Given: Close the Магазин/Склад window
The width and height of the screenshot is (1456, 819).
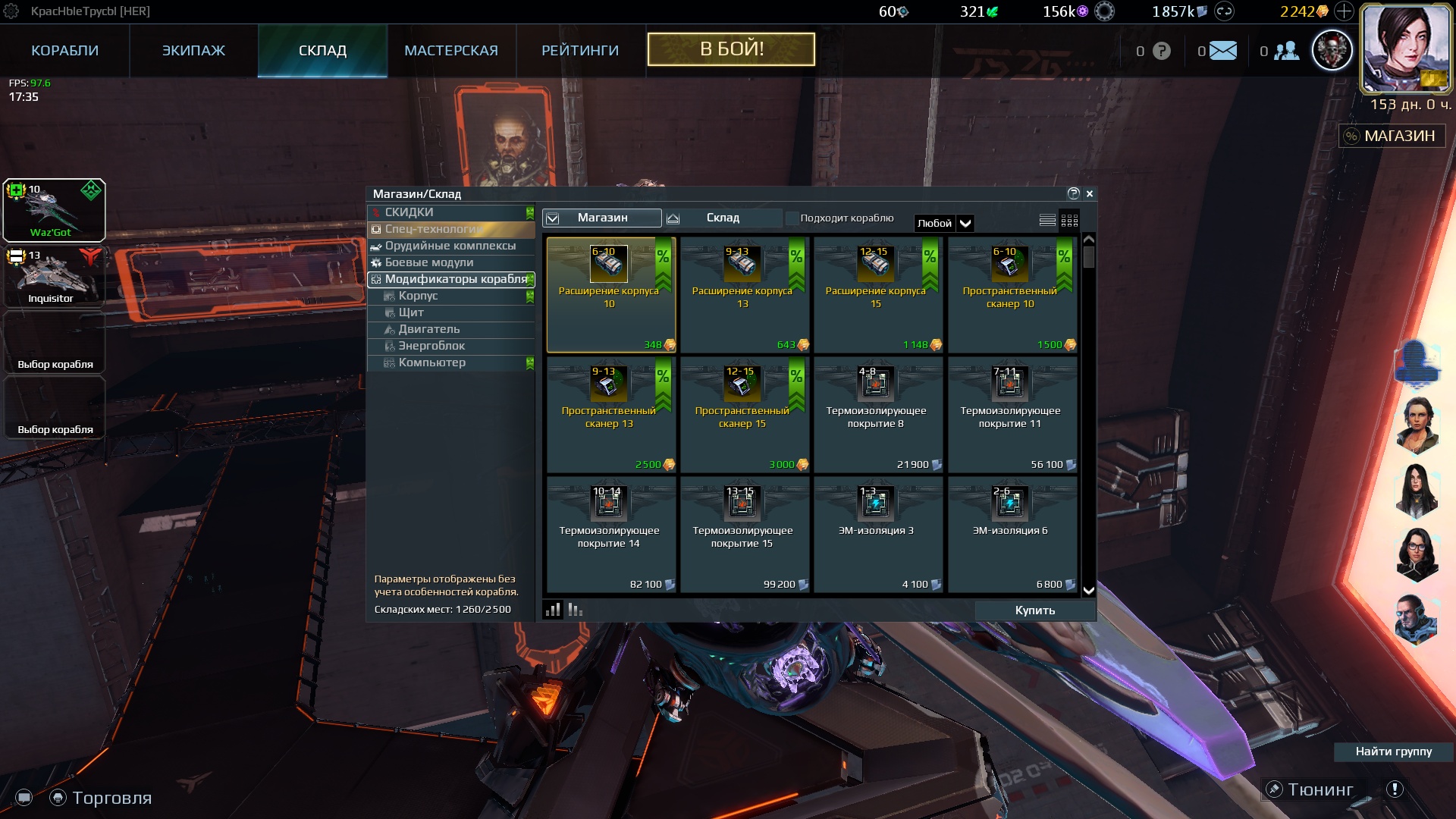Looking at the screenshot, I should 1090,194.
